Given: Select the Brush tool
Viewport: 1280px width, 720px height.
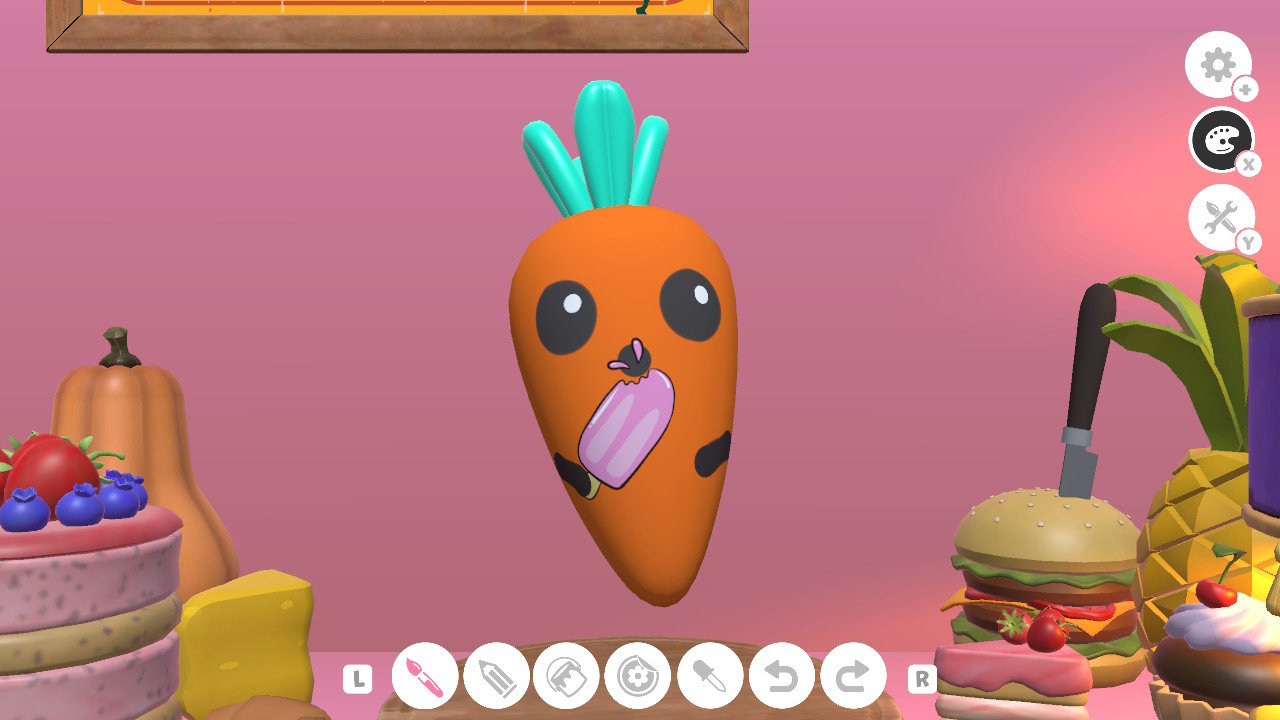Looking at the screenshot, I should [424, 676].
